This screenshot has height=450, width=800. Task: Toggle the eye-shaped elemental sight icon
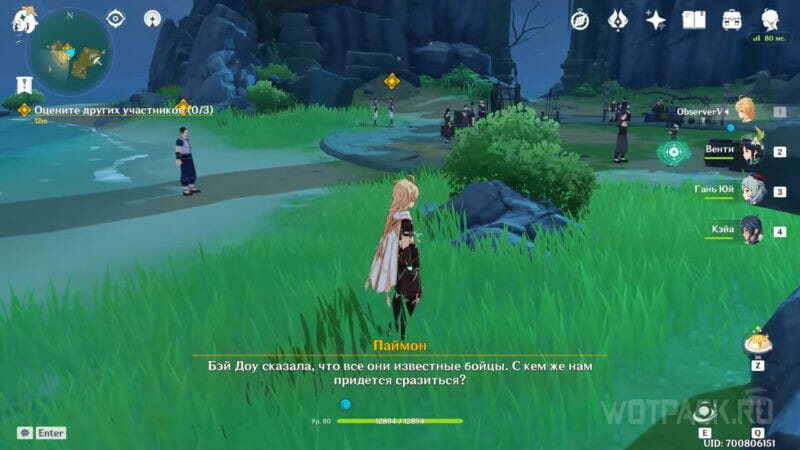(115, 18)
